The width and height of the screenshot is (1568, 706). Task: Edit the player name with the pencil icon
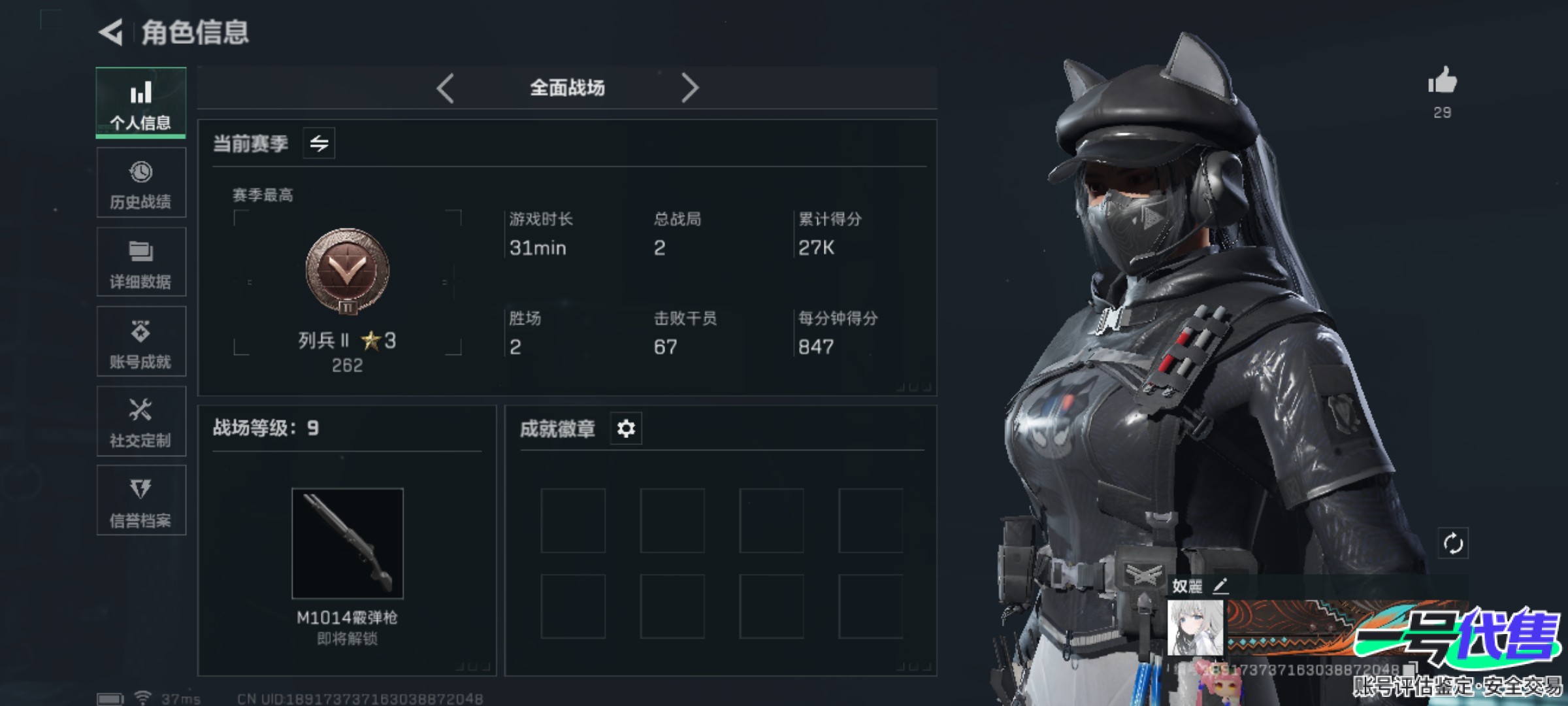click(1220, 586)
